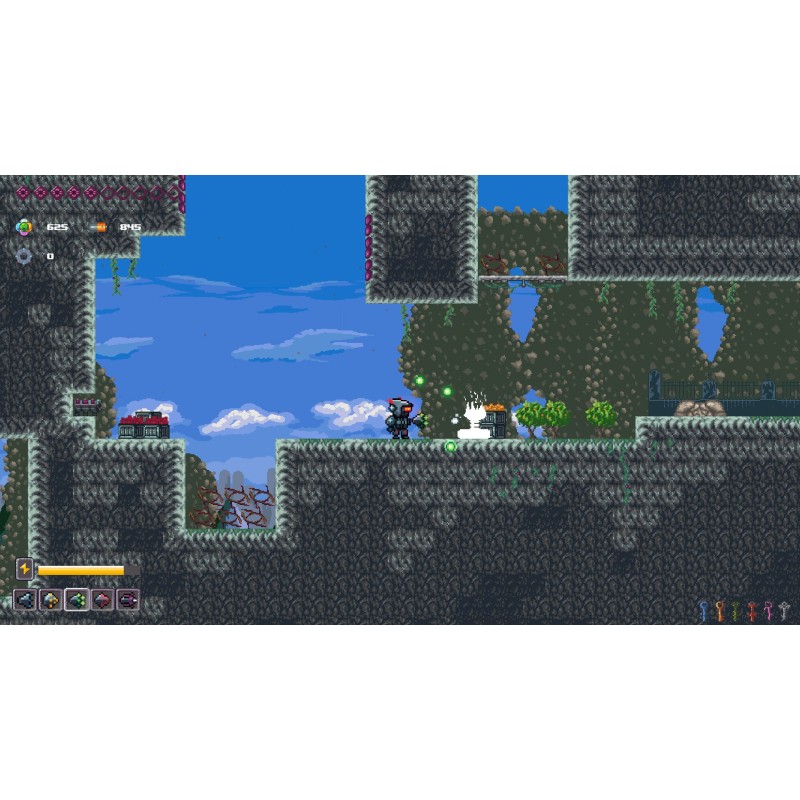Select the orange key icon
800x800 pixels.
[x=719, y=610]
